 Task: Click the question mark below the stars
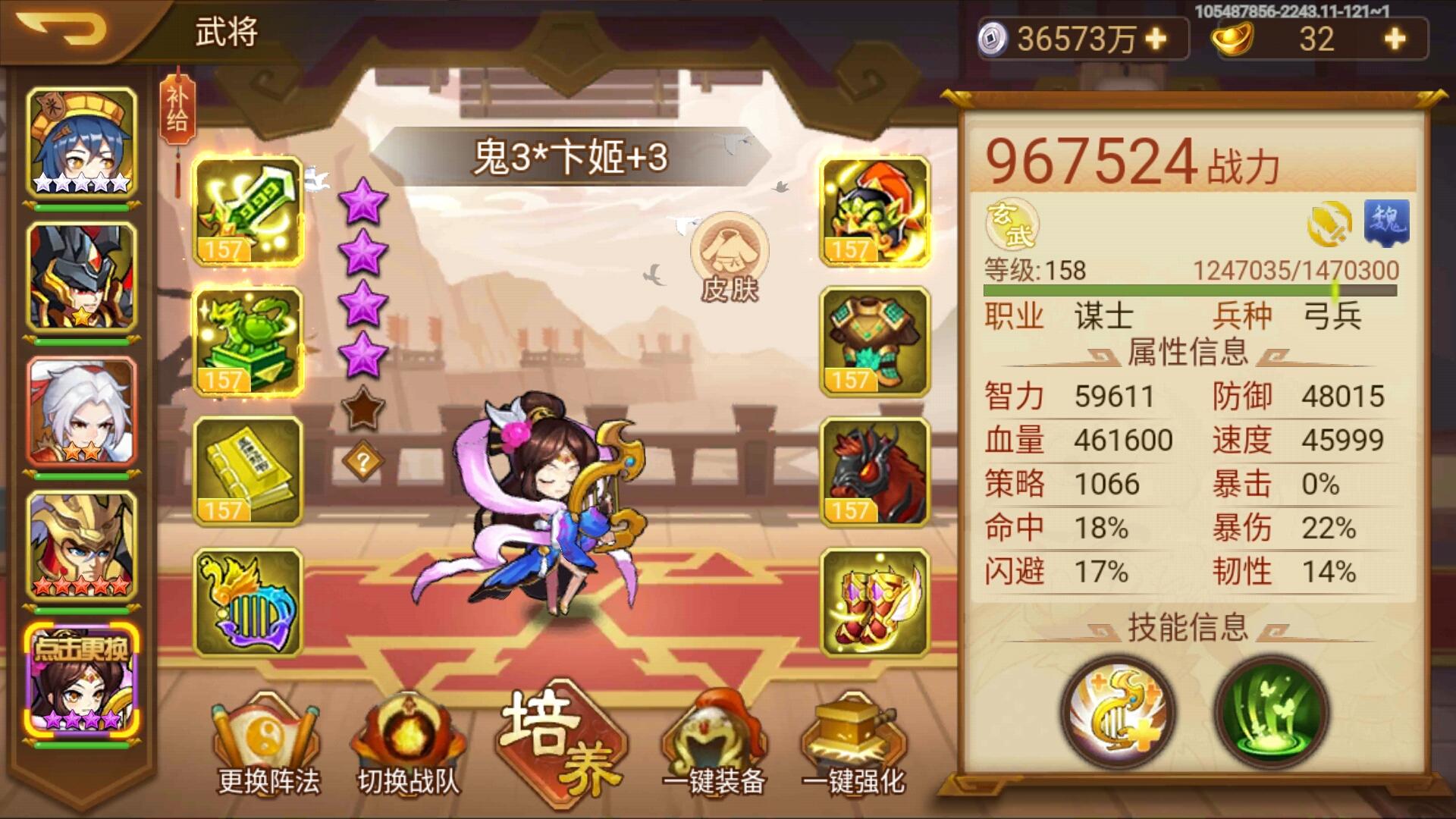click(x=364, y=459)
